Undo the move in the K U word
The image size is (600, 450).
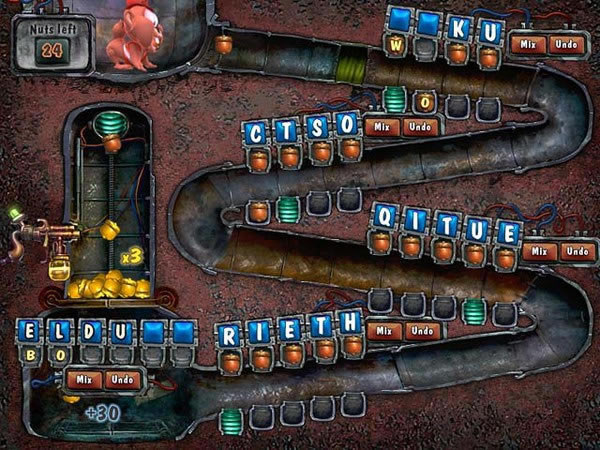point(566,44)
